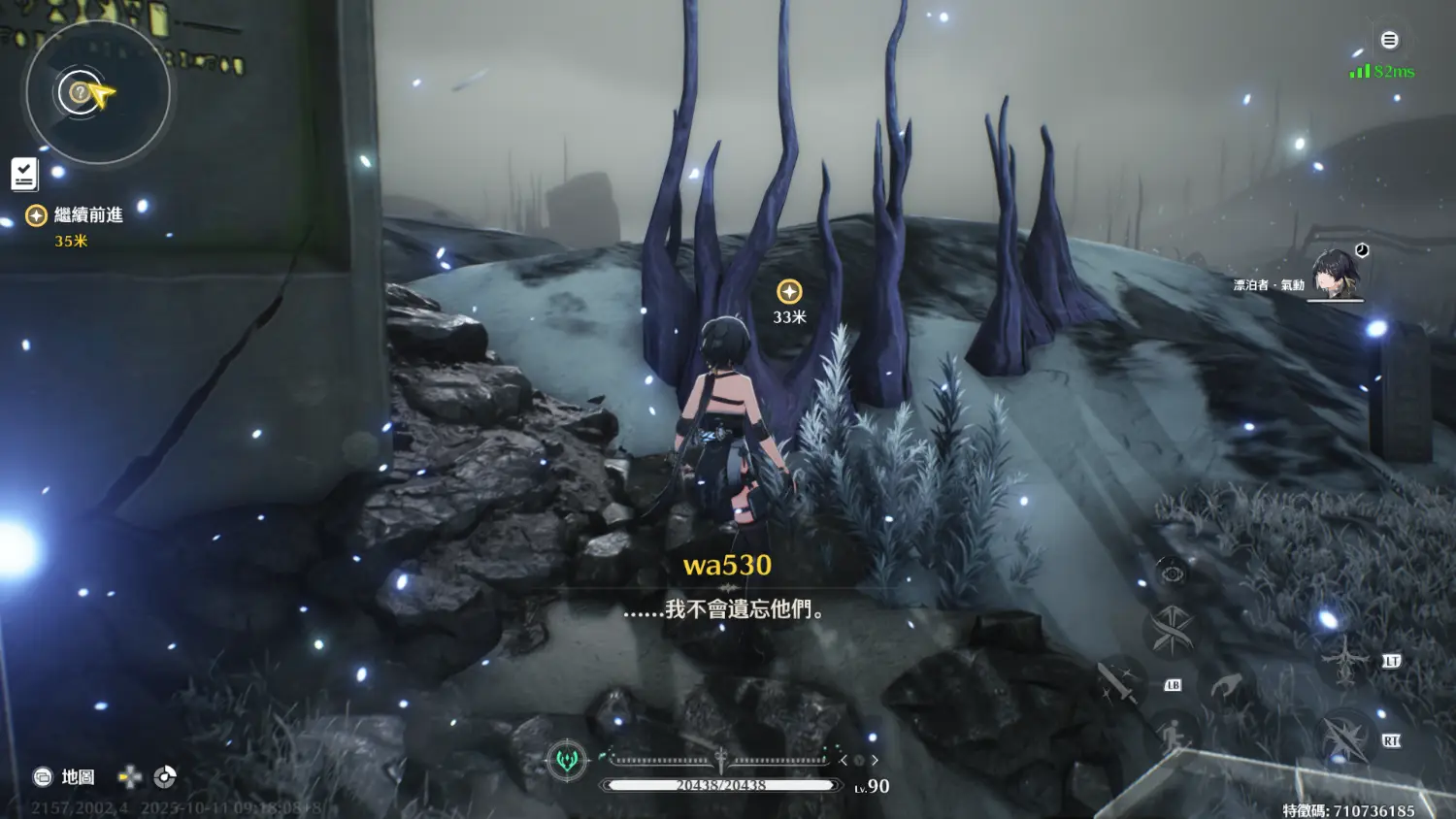Activate the crossed blades skill

(x=1172, y=632)
